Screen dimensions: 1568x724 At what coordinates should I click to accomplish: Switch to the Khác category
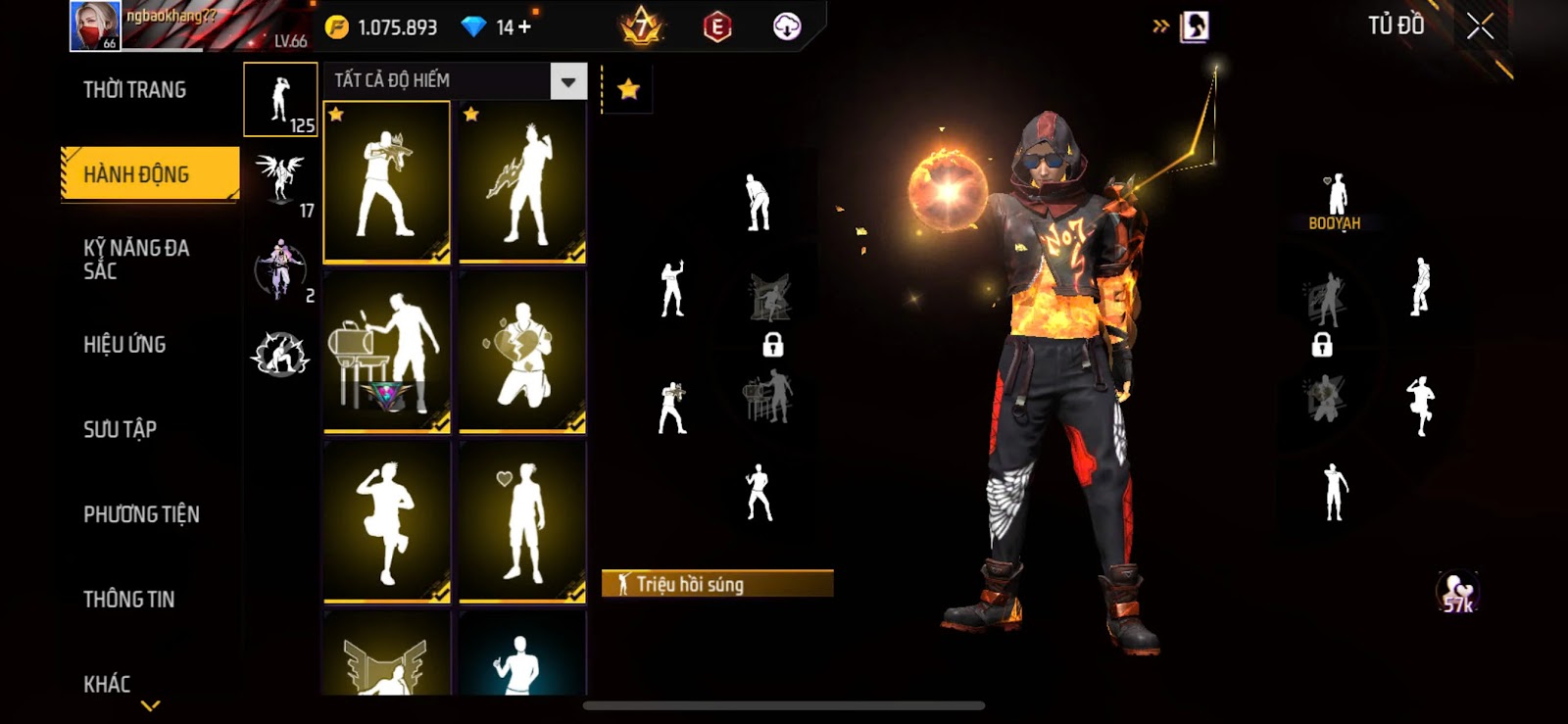[107, 684]
